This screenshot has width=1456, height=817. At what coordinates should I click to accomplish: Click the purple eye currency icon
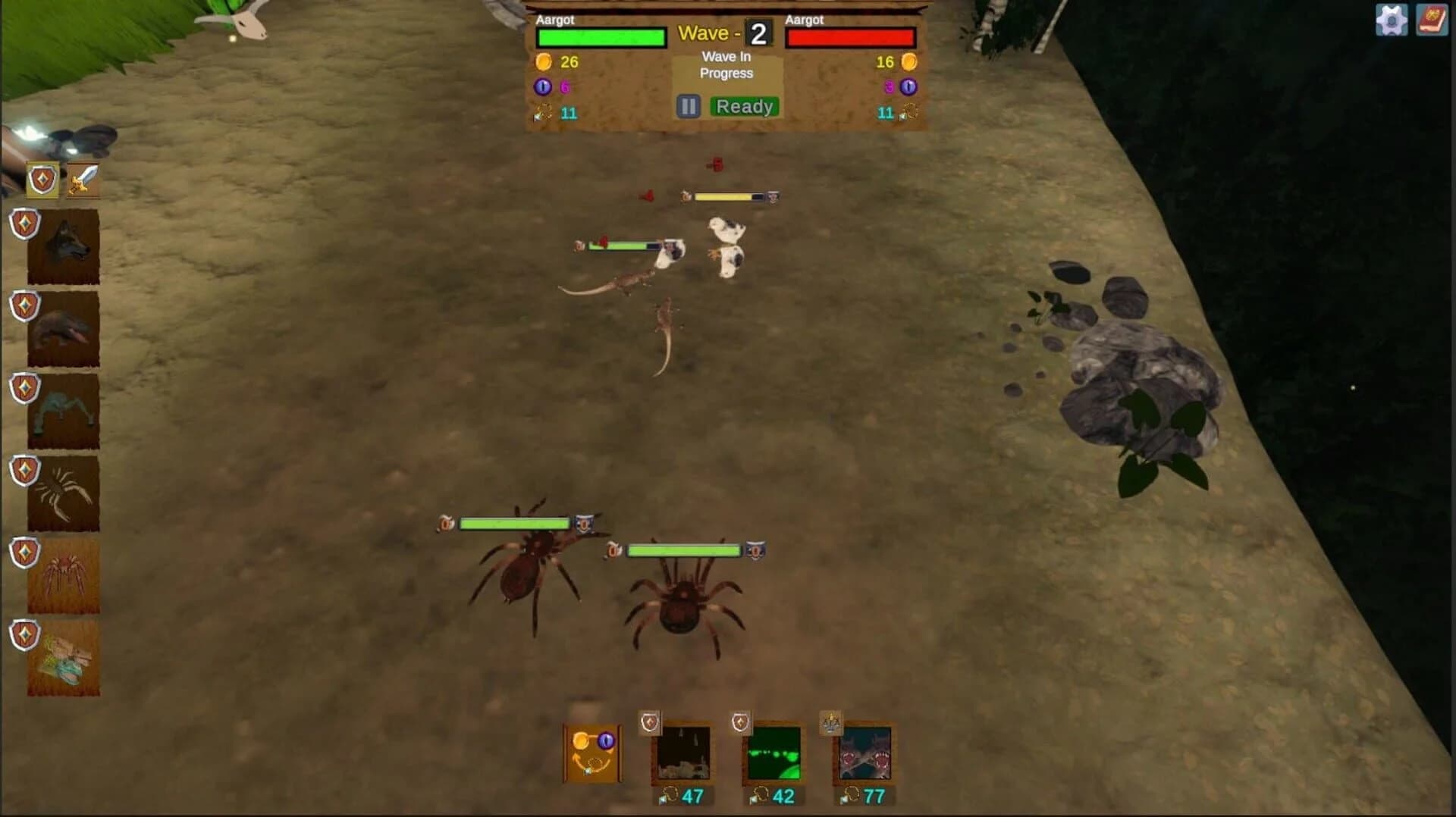543,88
